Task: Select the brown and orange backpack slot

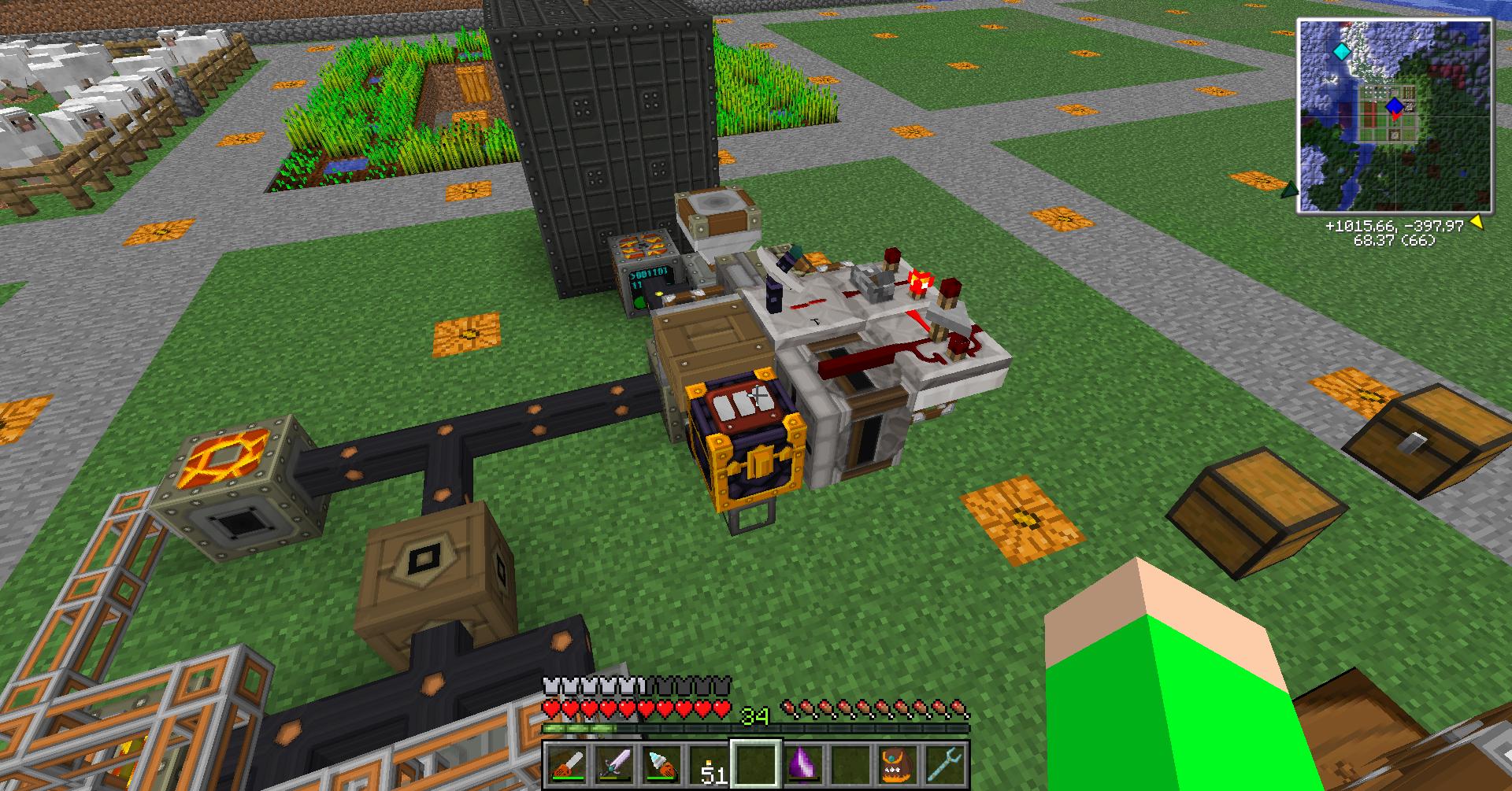Action: (x=898, y=764)
